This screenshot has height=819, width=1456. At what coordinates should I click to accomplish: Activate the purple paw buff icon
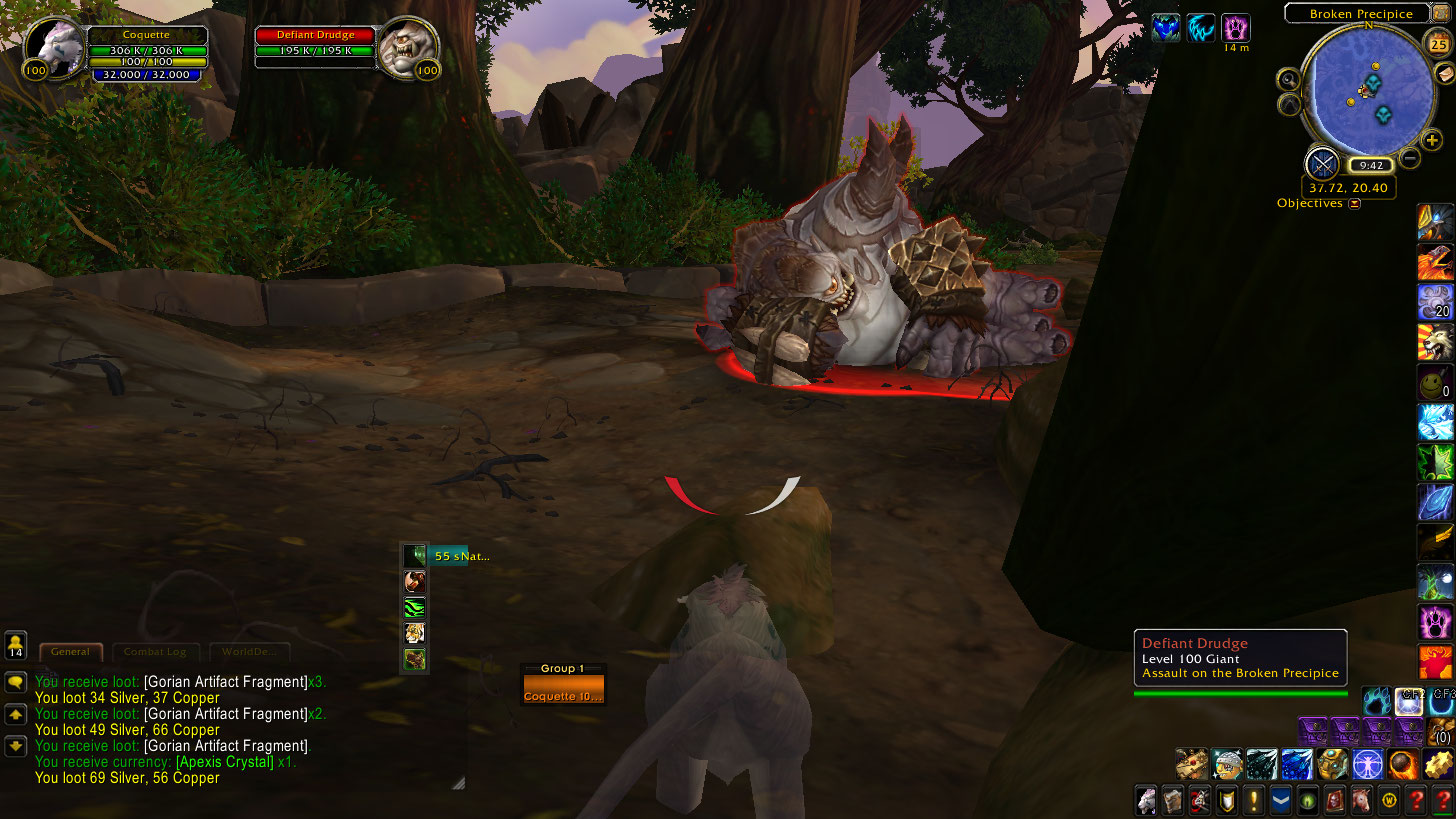[x=1236, y=27]
